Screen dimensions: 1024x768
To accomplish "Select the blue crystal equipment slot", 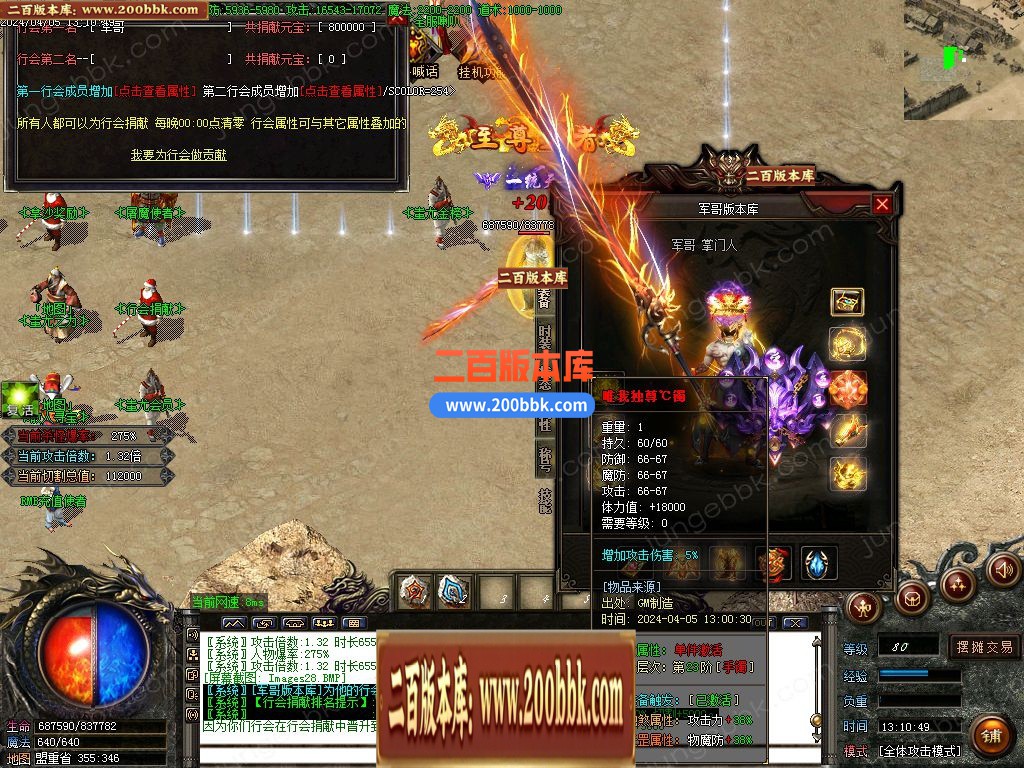I will 818,563.
